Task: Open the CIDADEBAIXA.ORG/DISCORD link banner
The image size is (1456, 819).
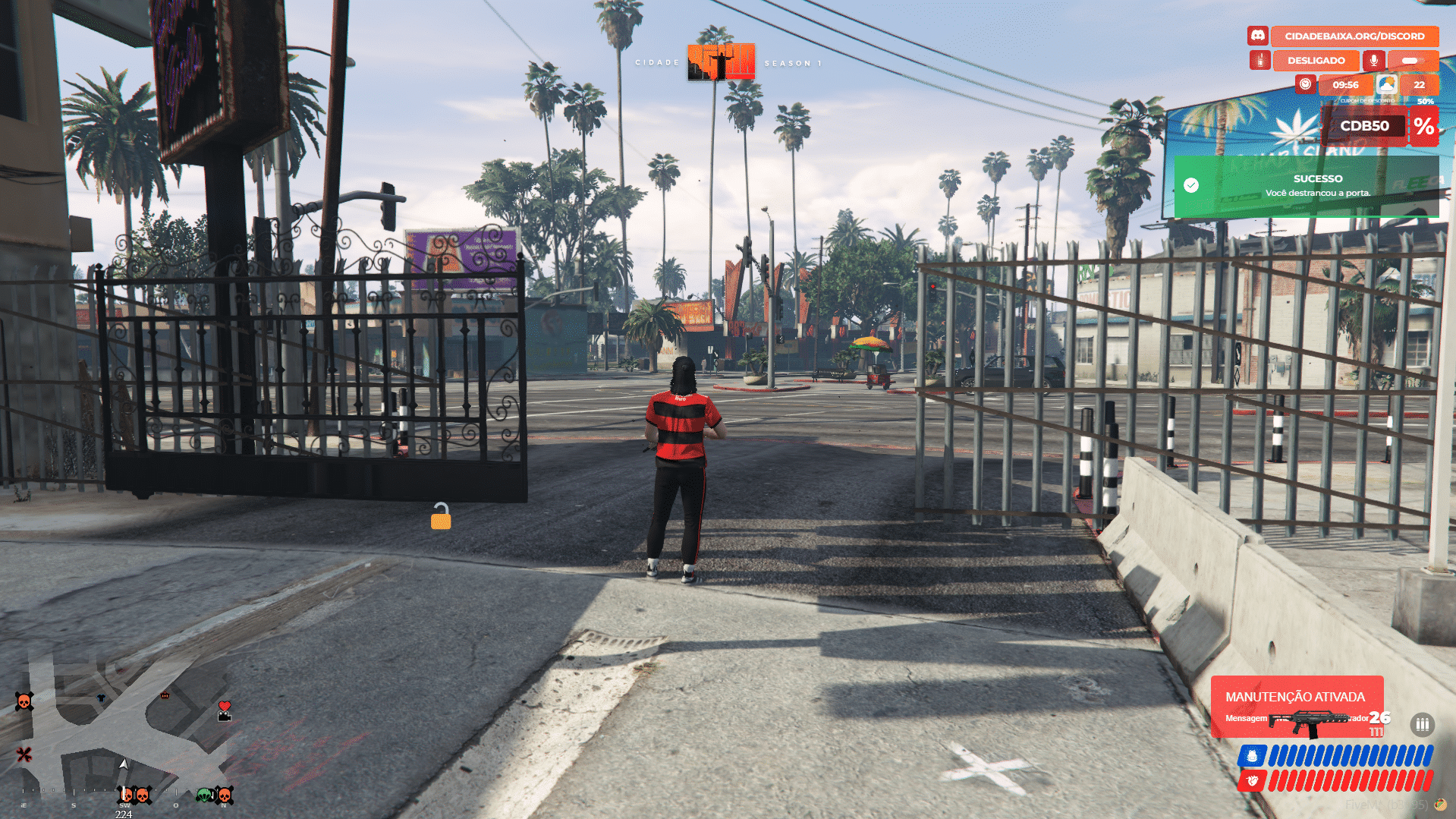Action: (1354, 36)
